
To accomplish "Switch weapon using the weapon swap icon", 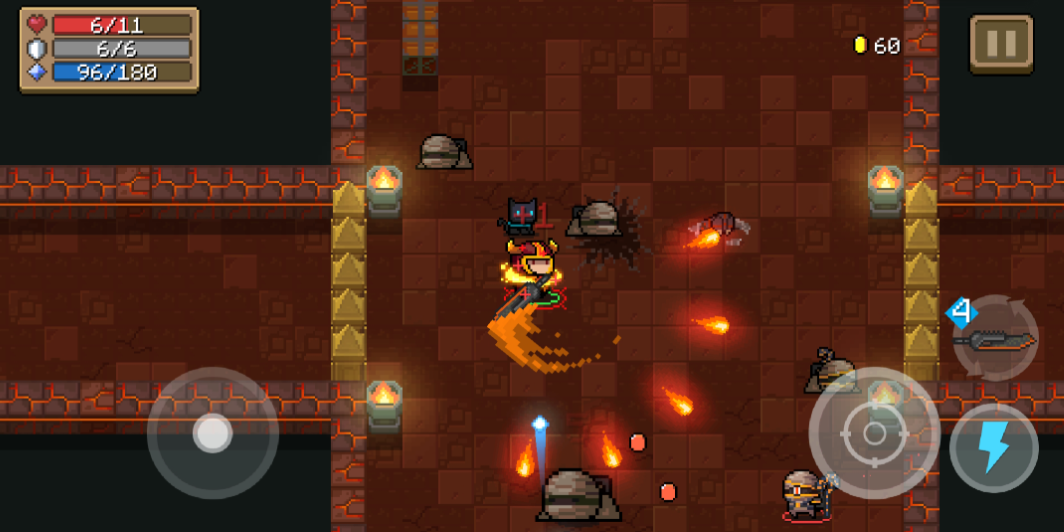I will (x=995, y=339).
